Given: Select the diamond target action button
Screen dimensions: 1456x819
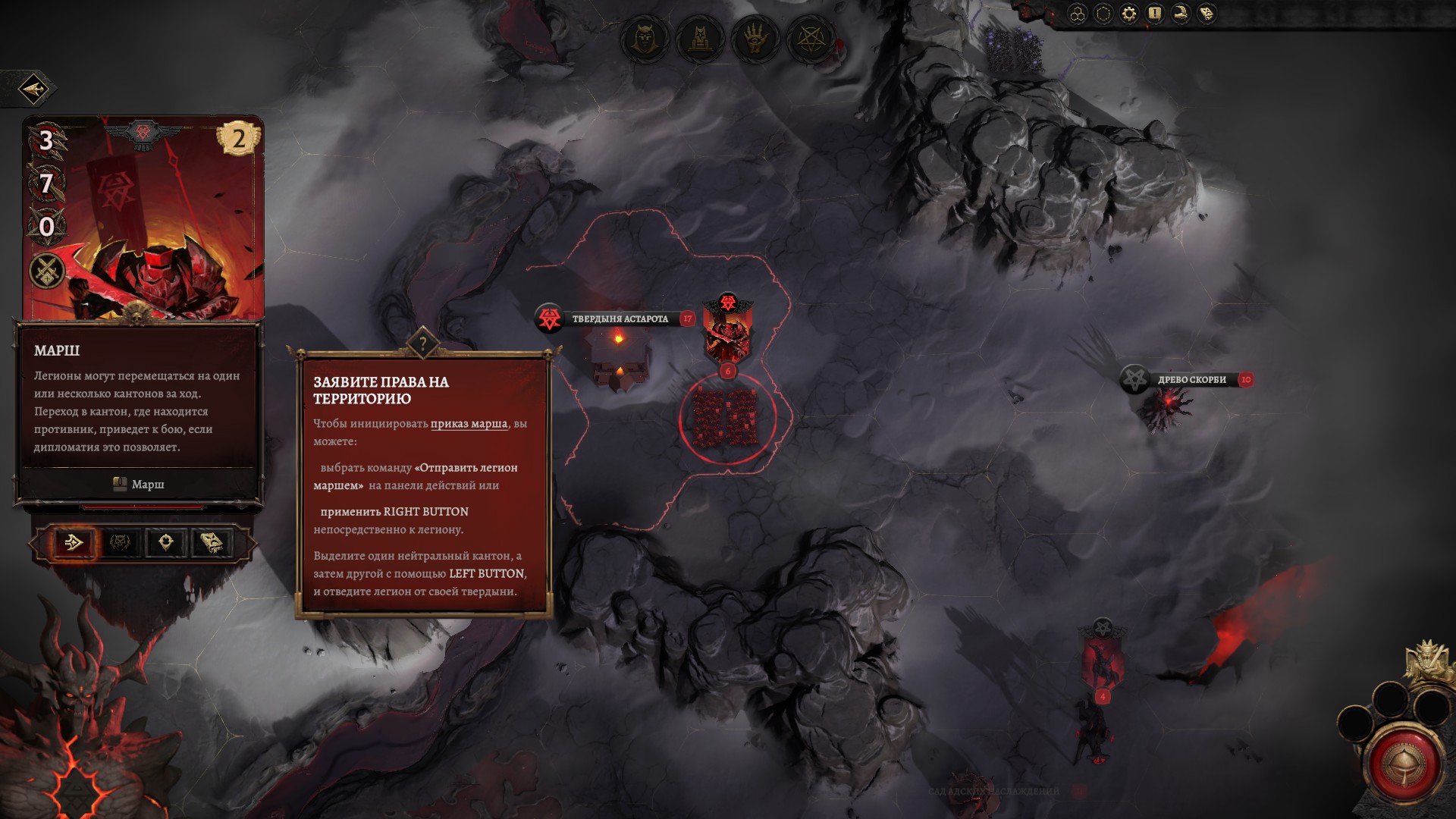Looking at the screenshot, I should click(166, 542).
